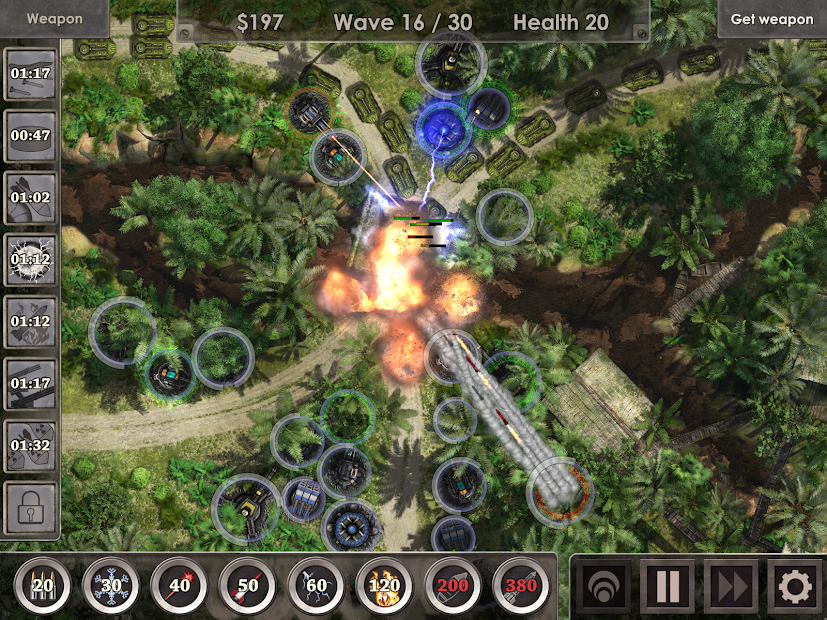Image resolution: width=827 pixels, height=620 pixels.
Task: Select the 120-cost flame tower
Action: pyautogui.click(x=383, y=585)
